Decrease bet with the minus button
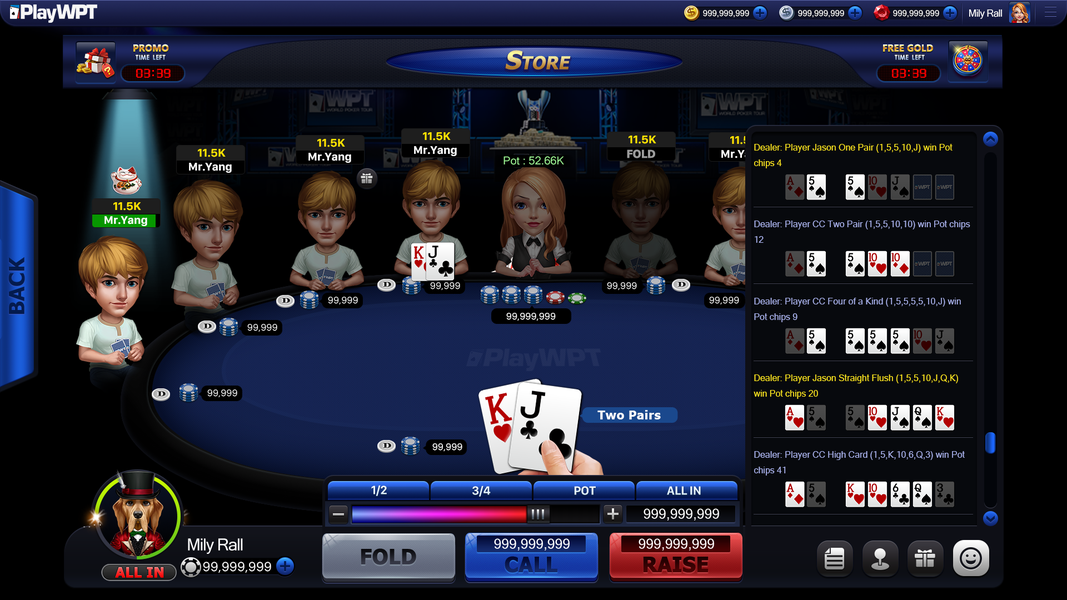Image resolution: width=1067 pixels, height=600 pixels. click(x=339, y=514)
